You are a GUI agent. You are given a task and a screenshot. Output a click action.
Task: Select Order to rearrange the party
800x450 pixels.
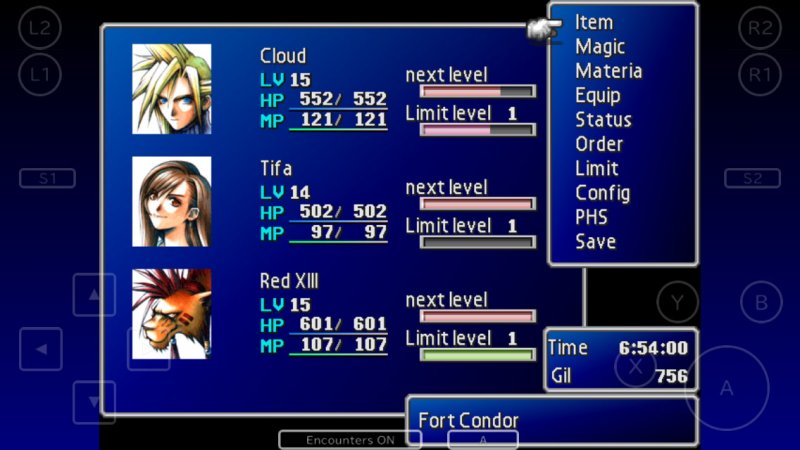click(x=599, y=144)
